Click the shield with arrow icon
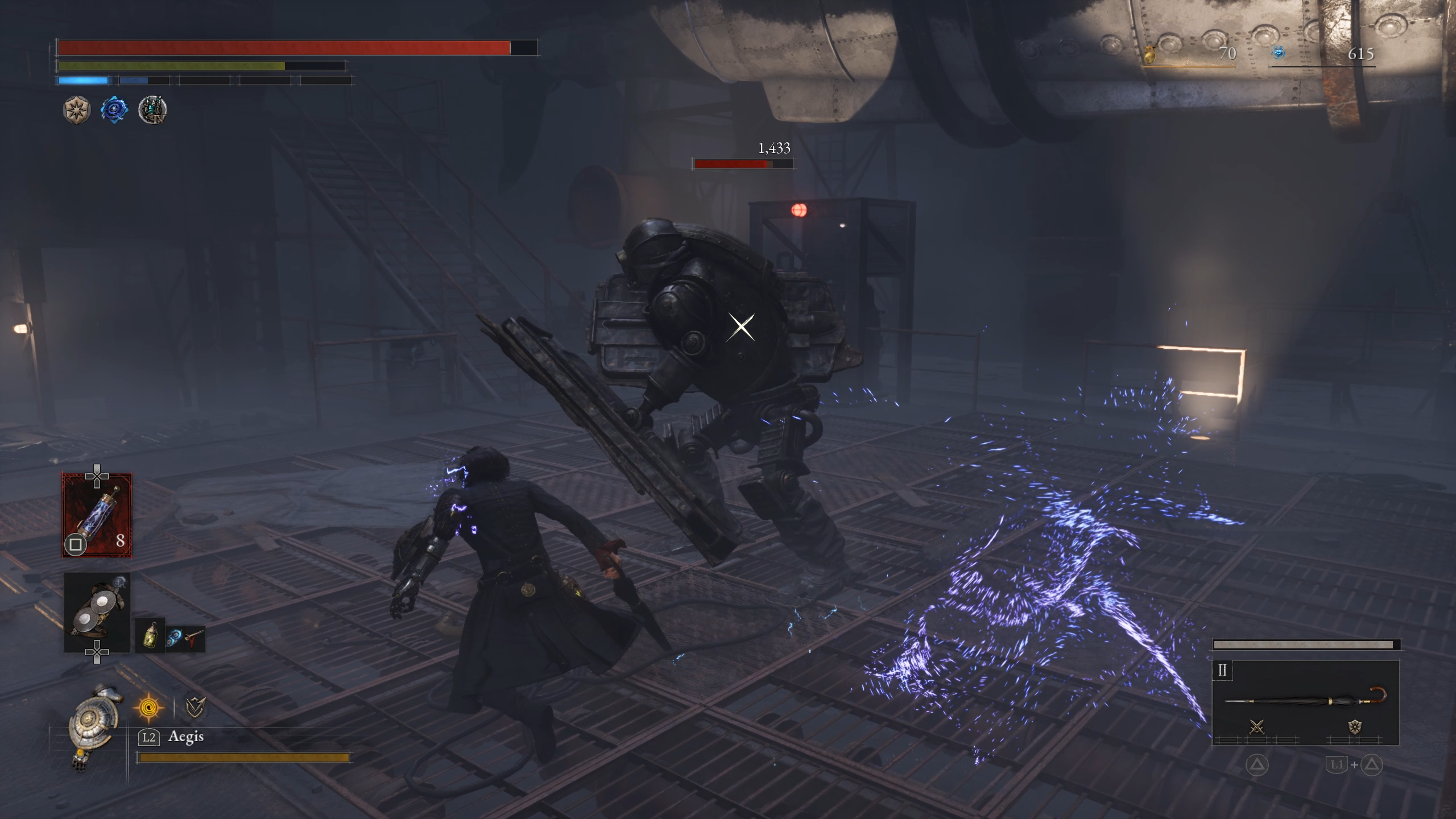Image resolution: width=1456 pixels, height=819 pixels. coord(196,708)
